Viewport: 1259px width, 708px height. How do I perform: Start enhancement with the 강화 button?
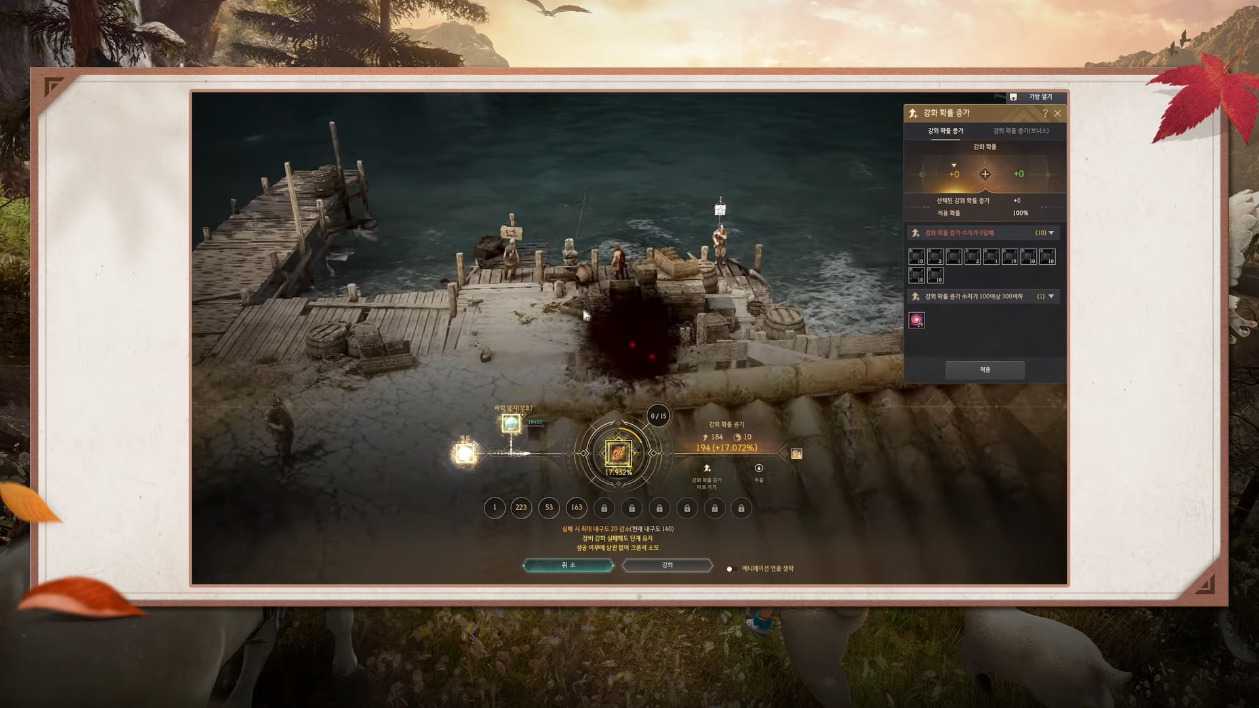667,565
